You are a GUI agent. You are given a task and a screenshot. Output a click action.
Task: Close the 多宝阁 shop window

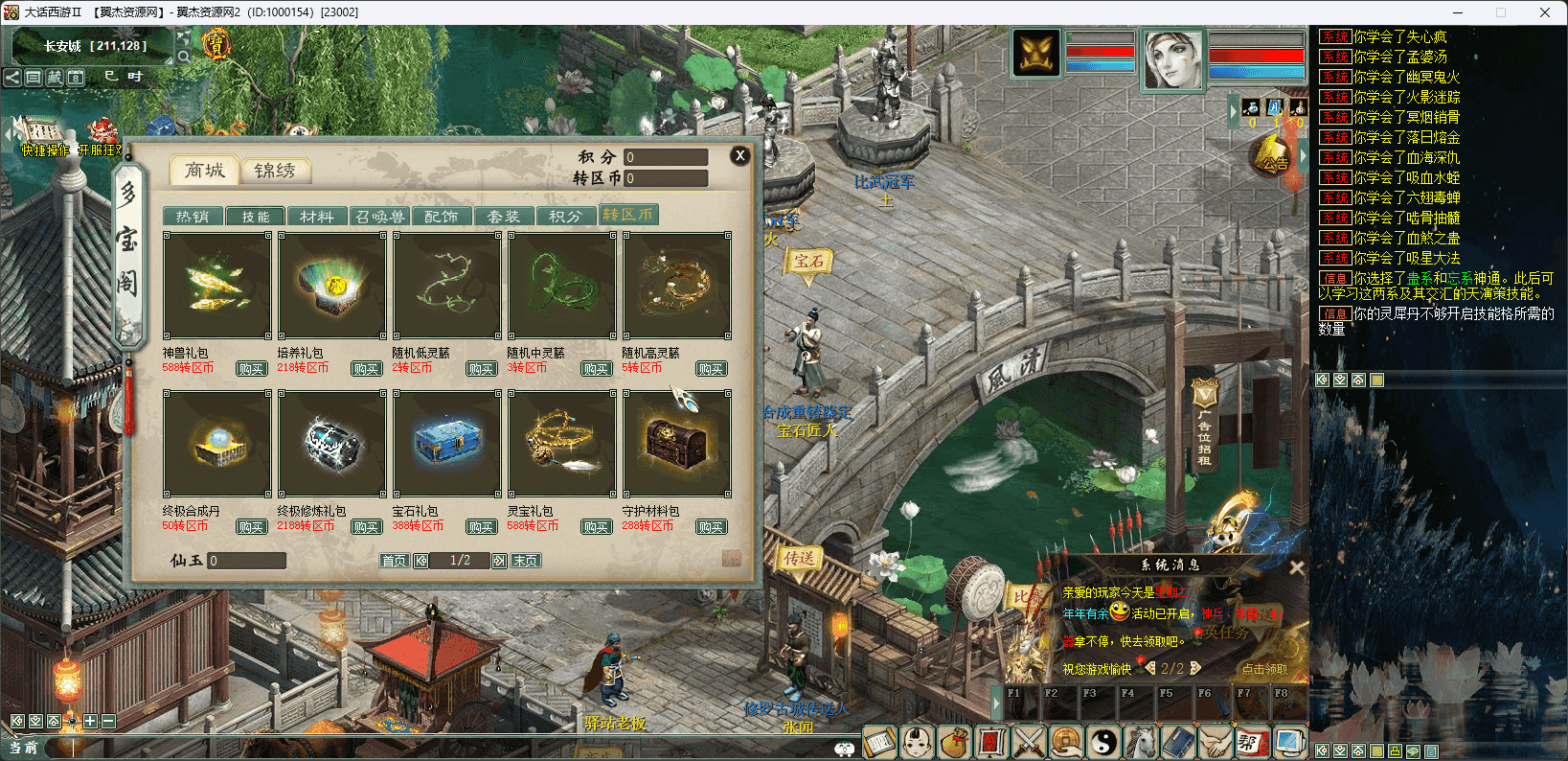click(739, 155)
